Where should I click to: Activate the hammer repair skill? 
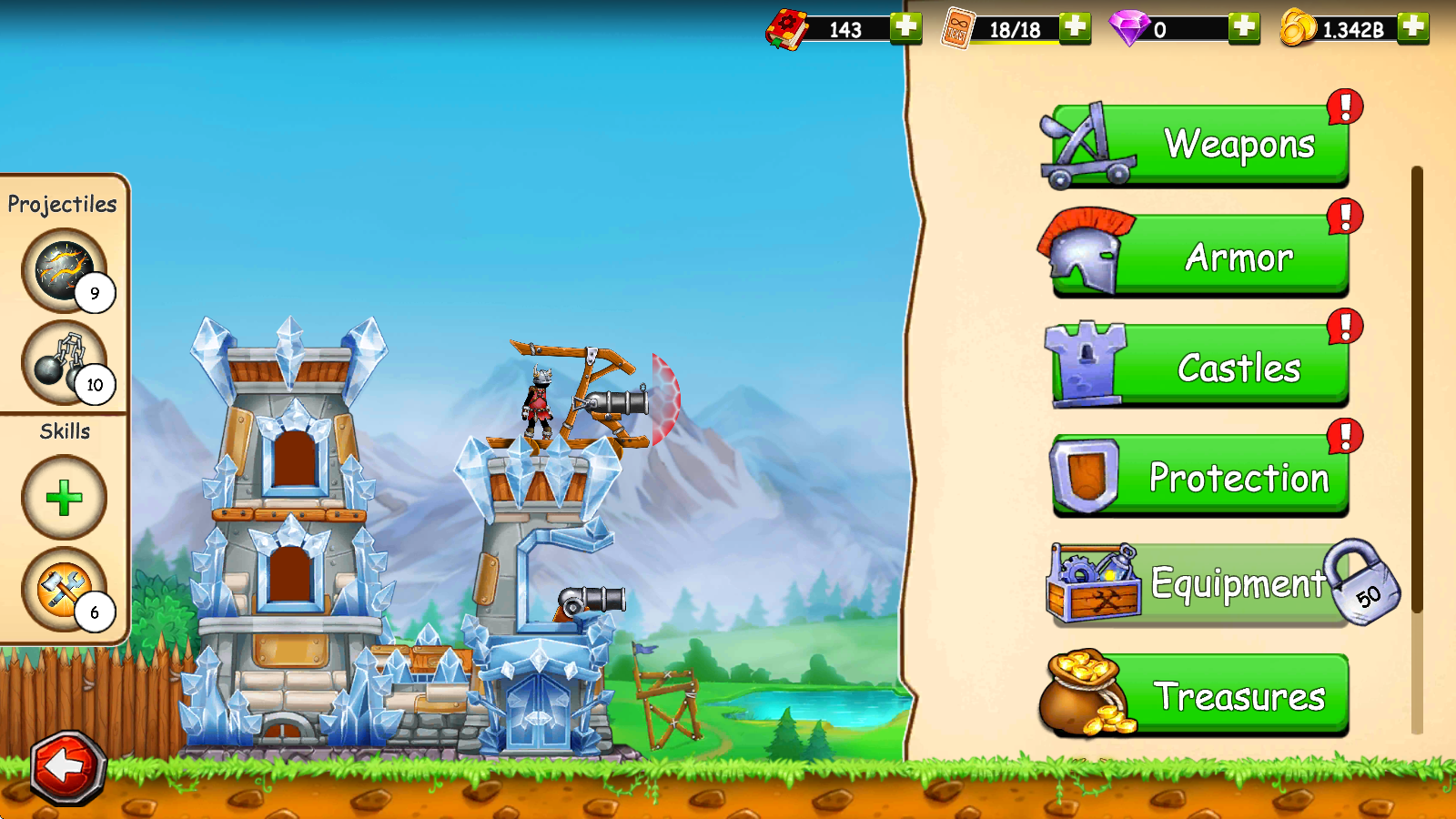click(64, 590)
